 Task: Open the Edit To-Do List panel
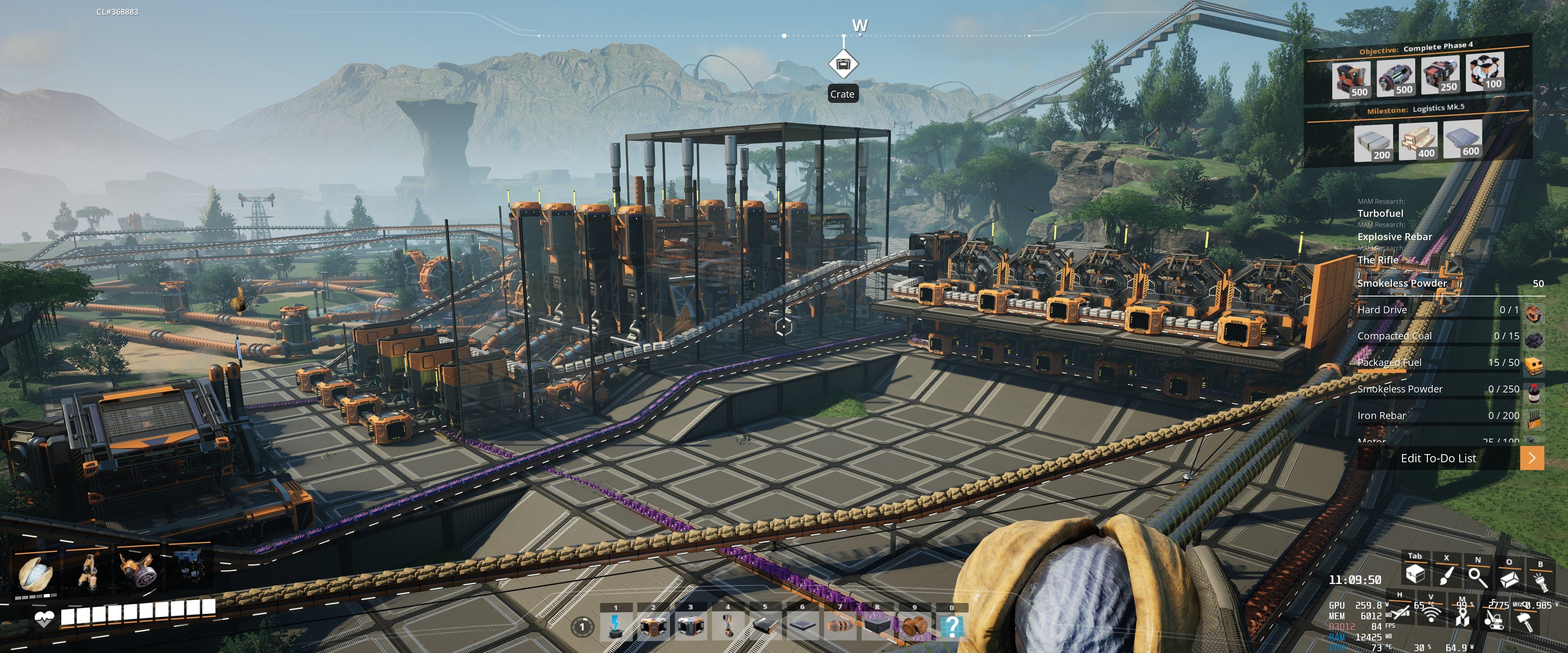1438,458
